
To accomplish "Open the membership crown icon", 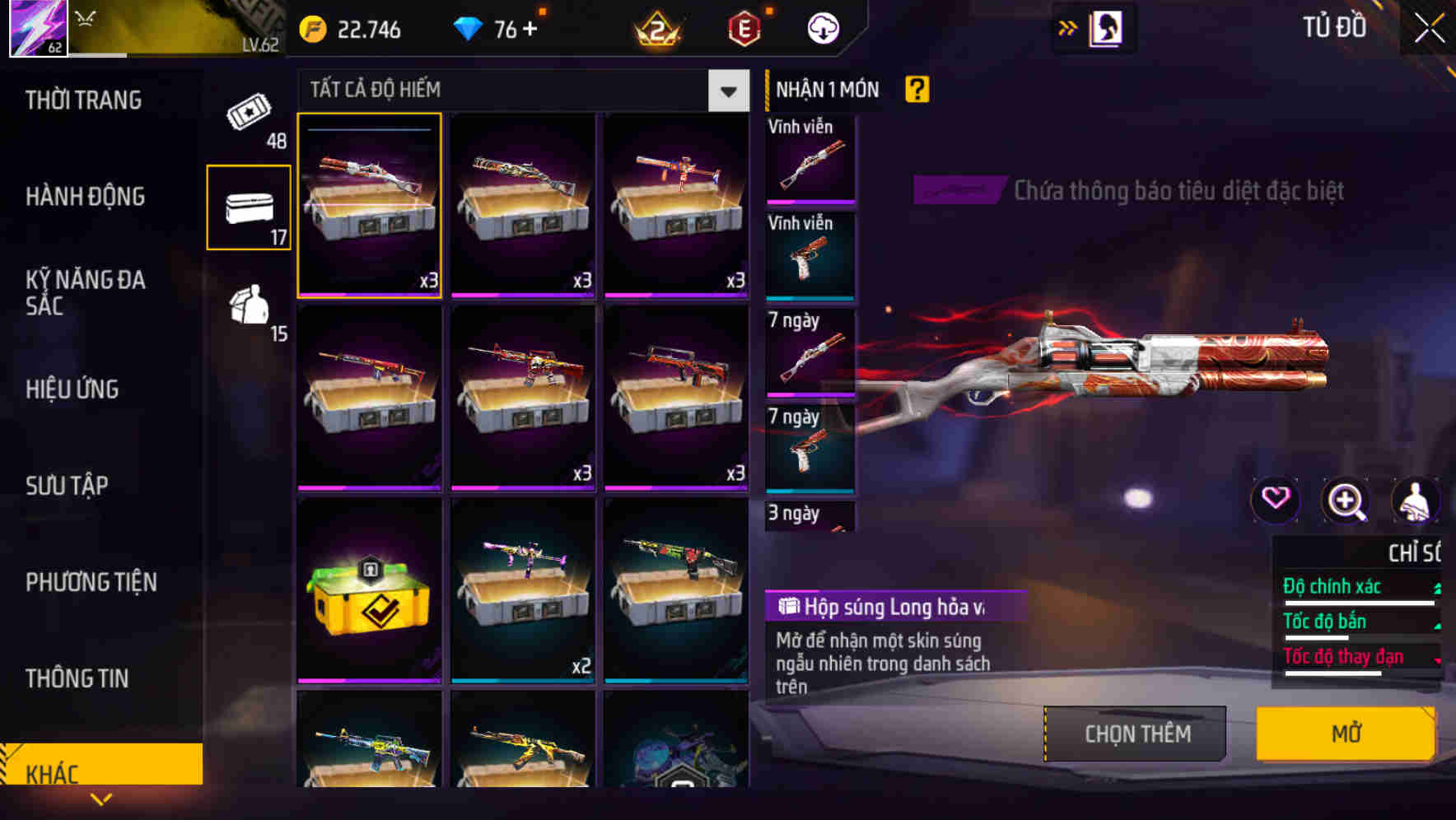I will [657, 29].
